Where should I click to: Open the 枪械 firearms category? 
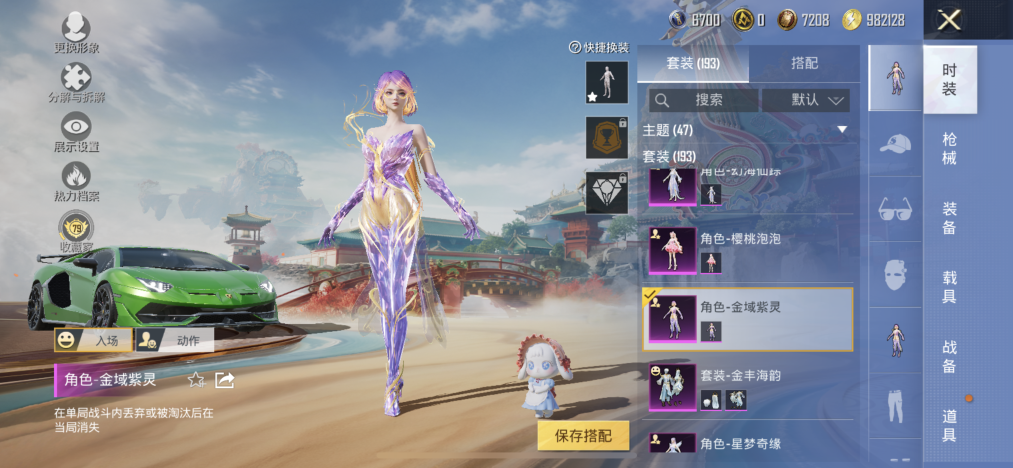click(949, 149)
